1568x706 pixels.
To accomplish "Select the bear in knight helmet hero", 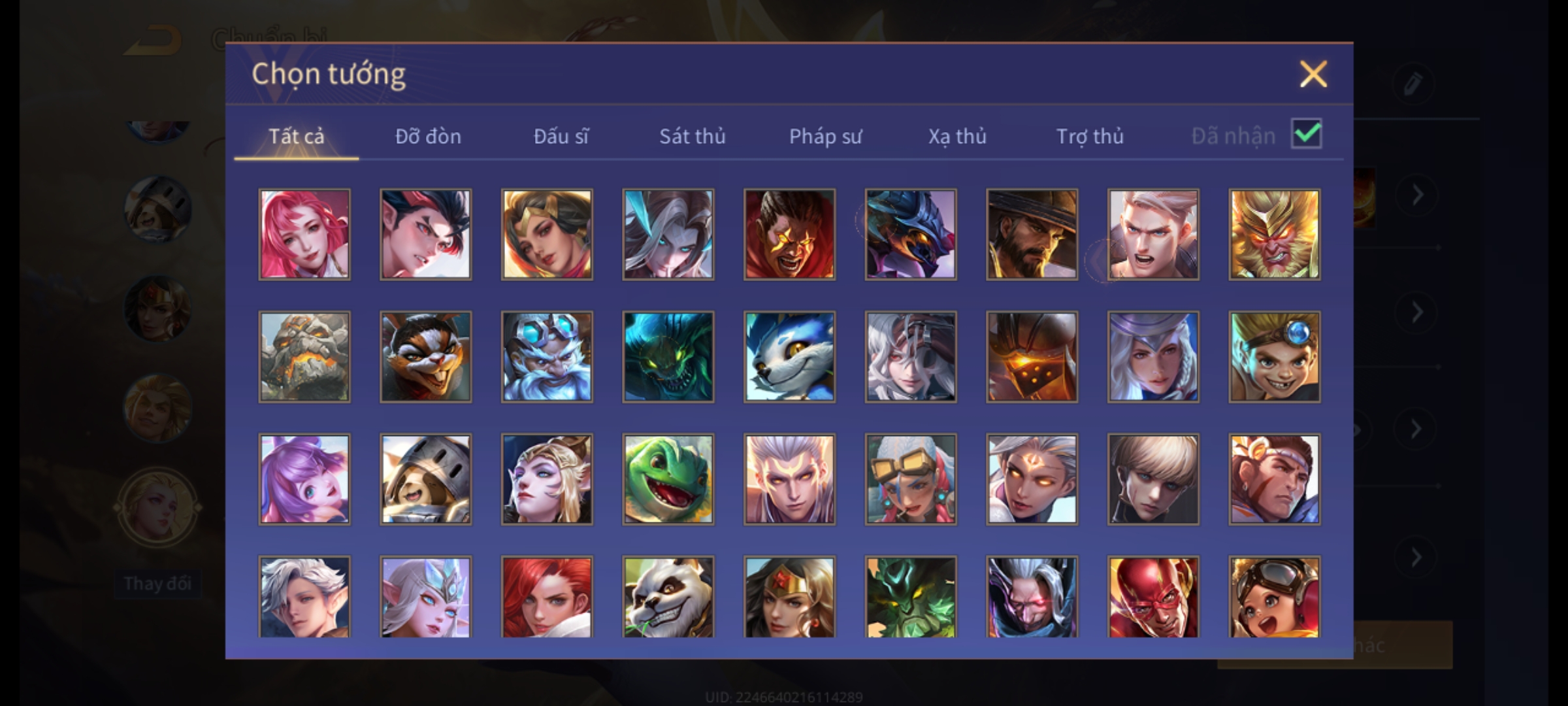I will (x=425, y=479).
